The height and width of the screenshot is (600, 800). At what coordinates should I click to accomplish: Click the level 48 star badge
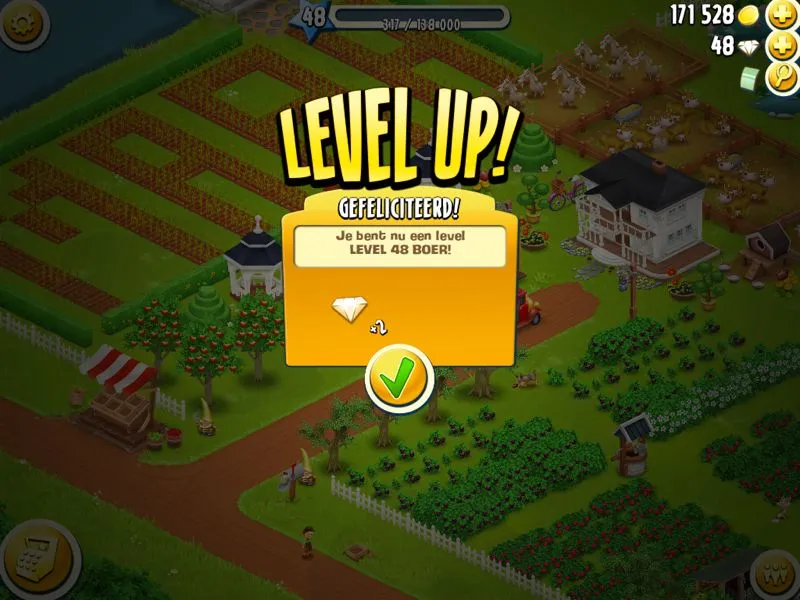(313, 16)
